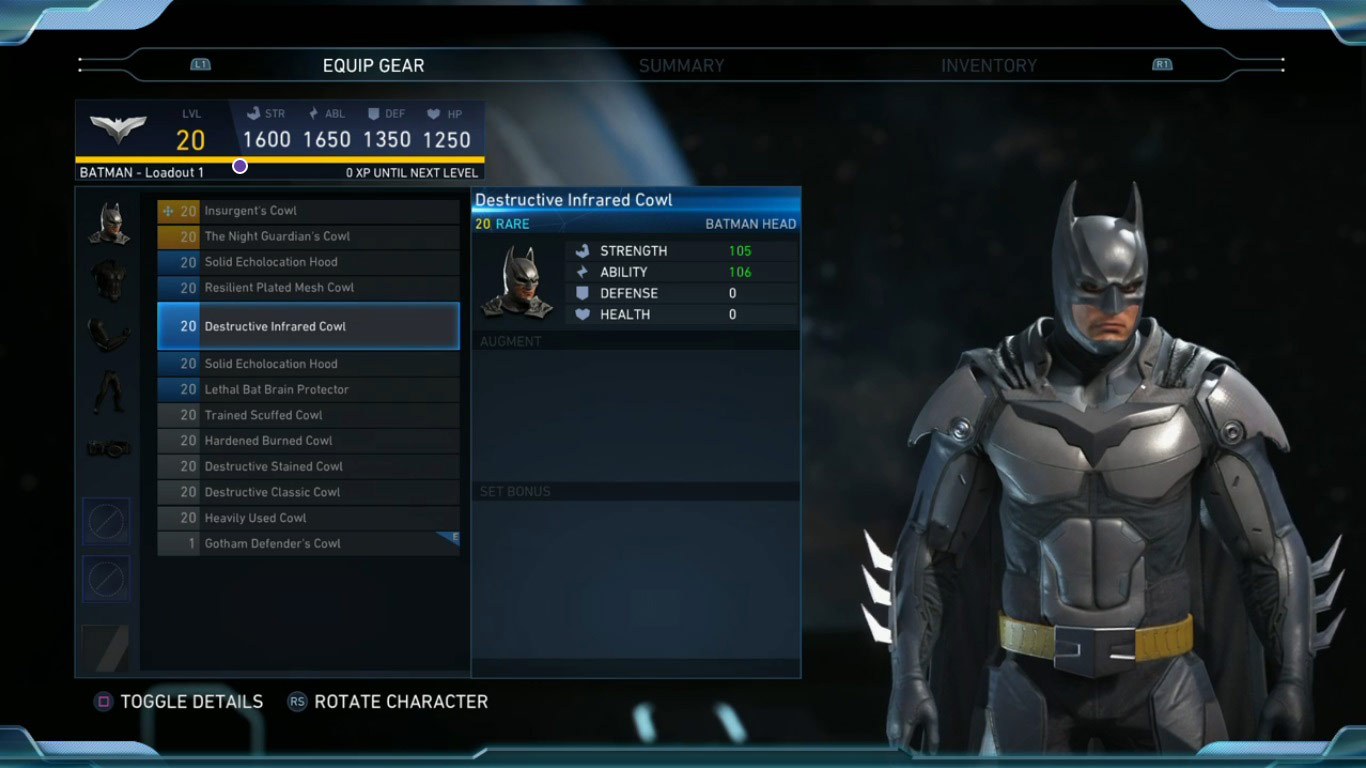Select the Trained Scuffed Cowl entry

click(x=308, y=415)
